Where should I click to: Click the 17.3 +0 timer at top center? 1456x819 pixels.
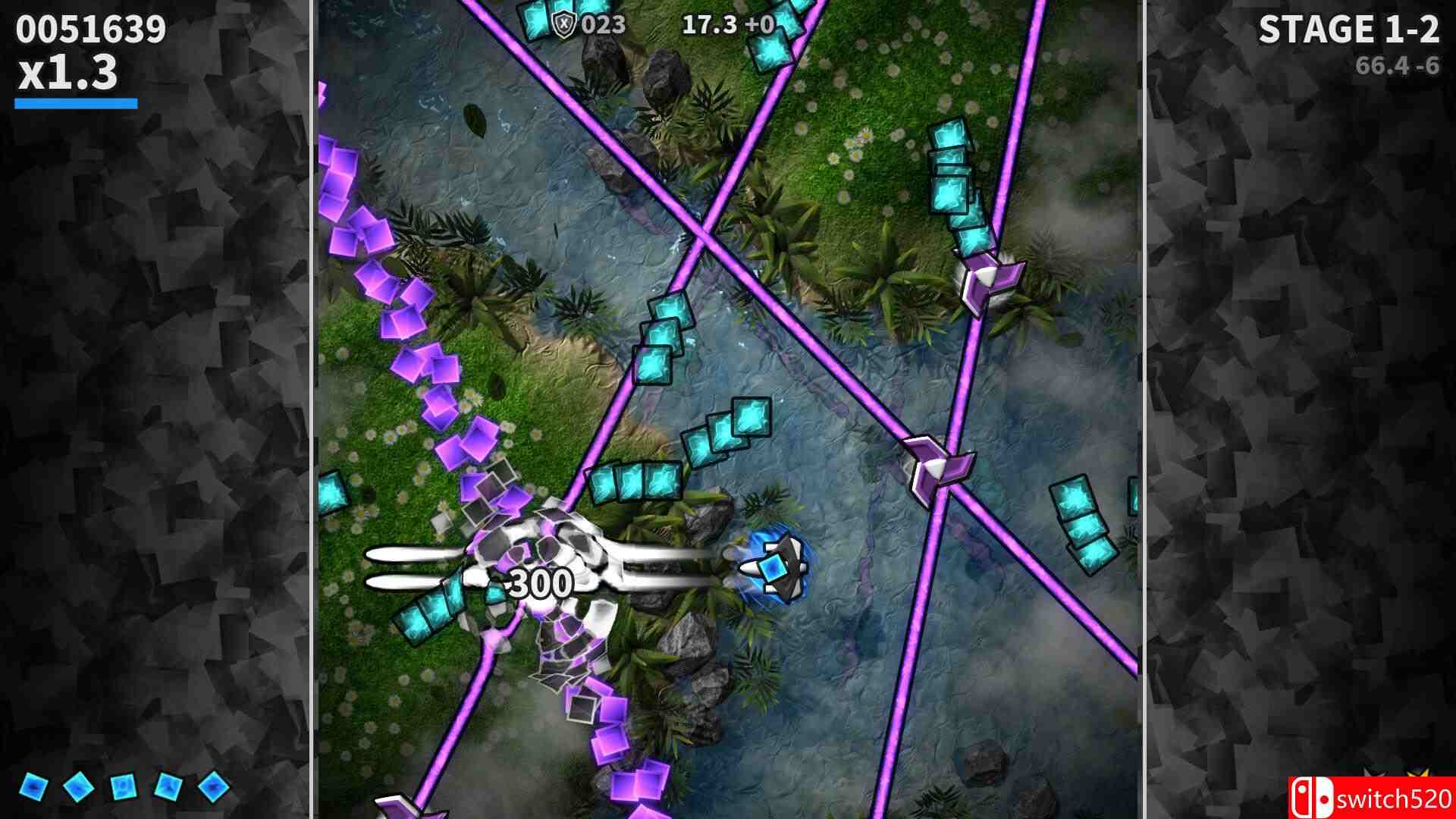(x=730, y=24)
